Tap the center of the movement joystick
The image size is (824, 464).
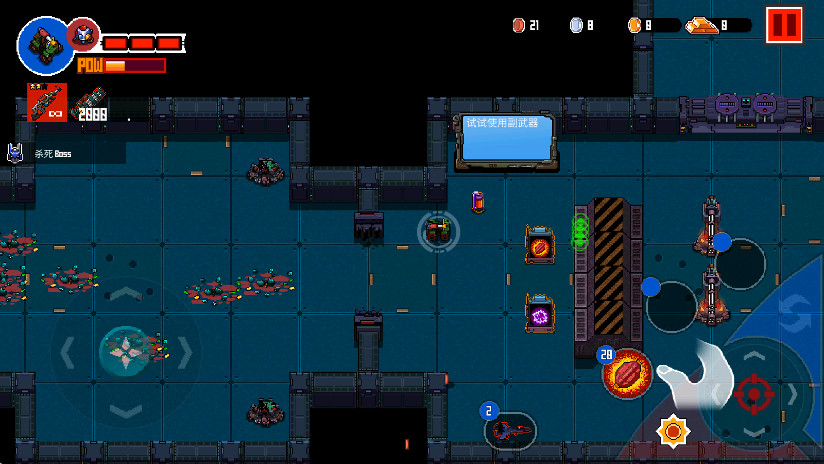pos(125,351)
